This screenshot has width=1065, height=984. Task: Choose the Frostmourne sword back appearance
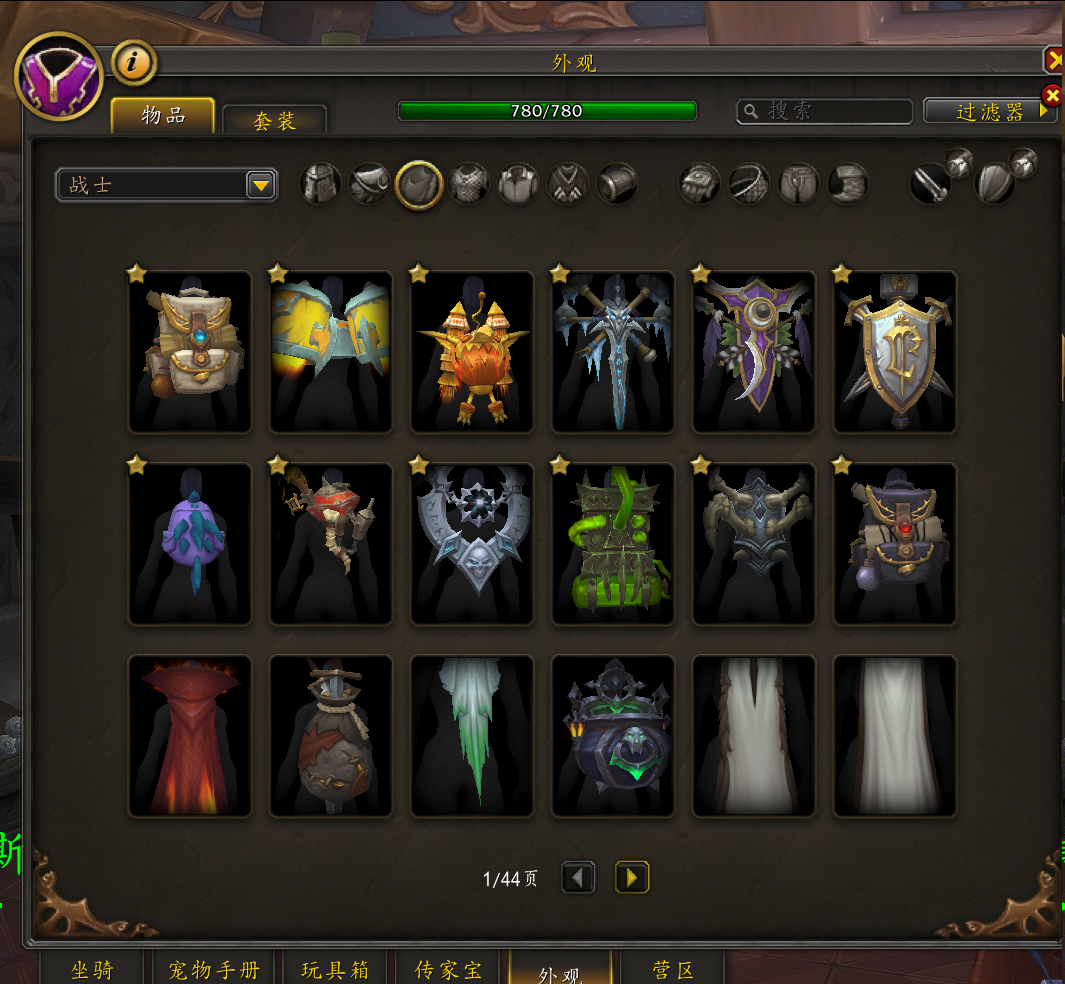(613, 351)
